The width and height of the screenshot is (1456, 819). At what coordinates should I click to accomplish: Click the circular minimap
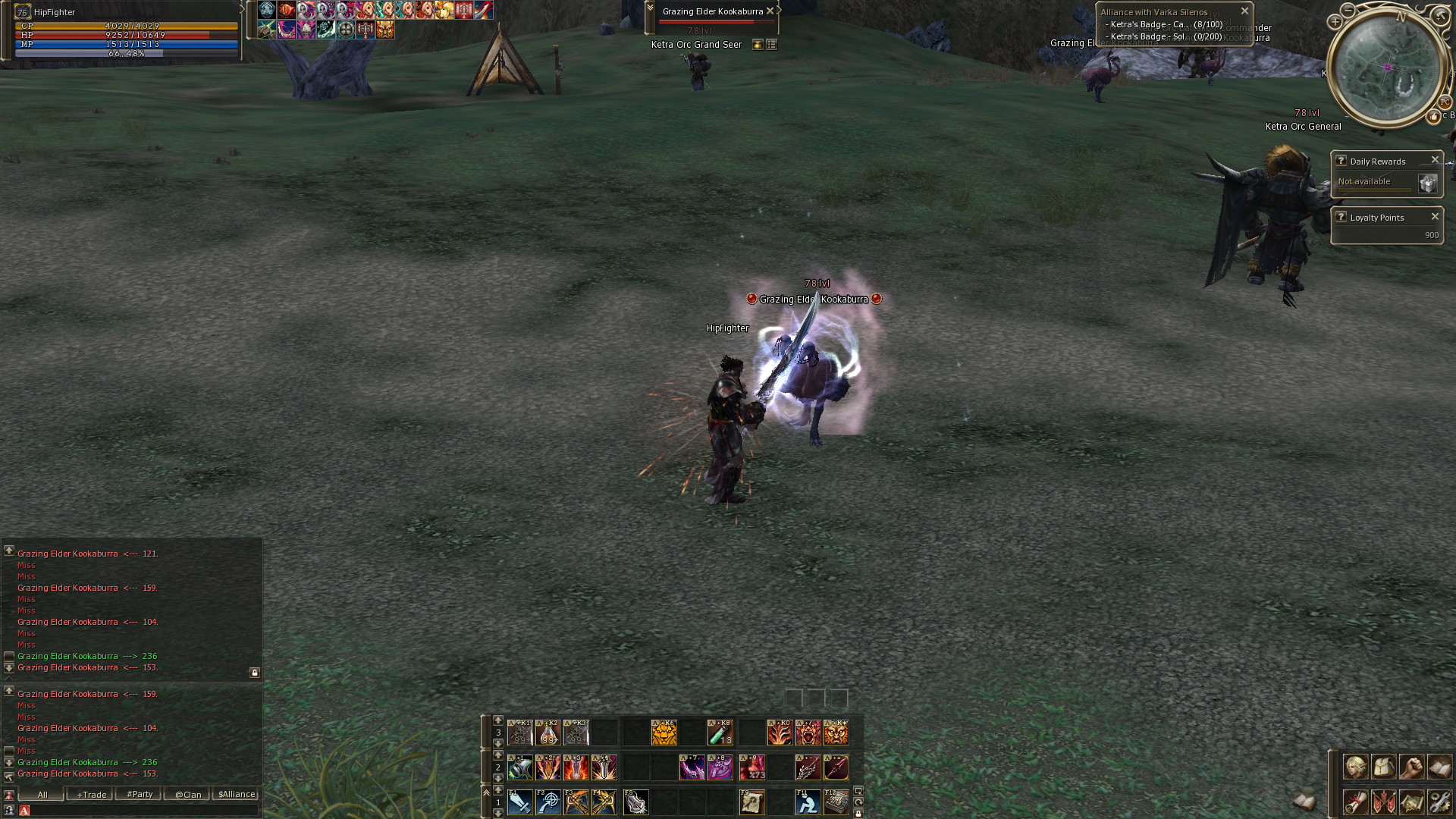[x=1388, y=67]
